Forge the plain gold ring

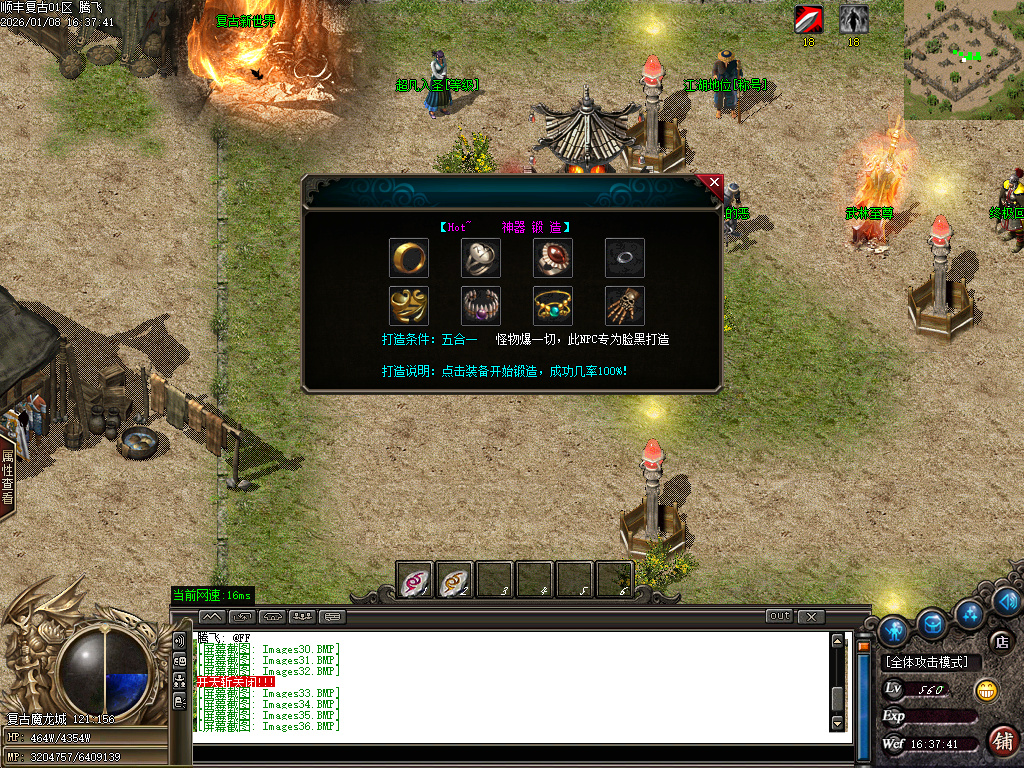(x=408, y=258)
